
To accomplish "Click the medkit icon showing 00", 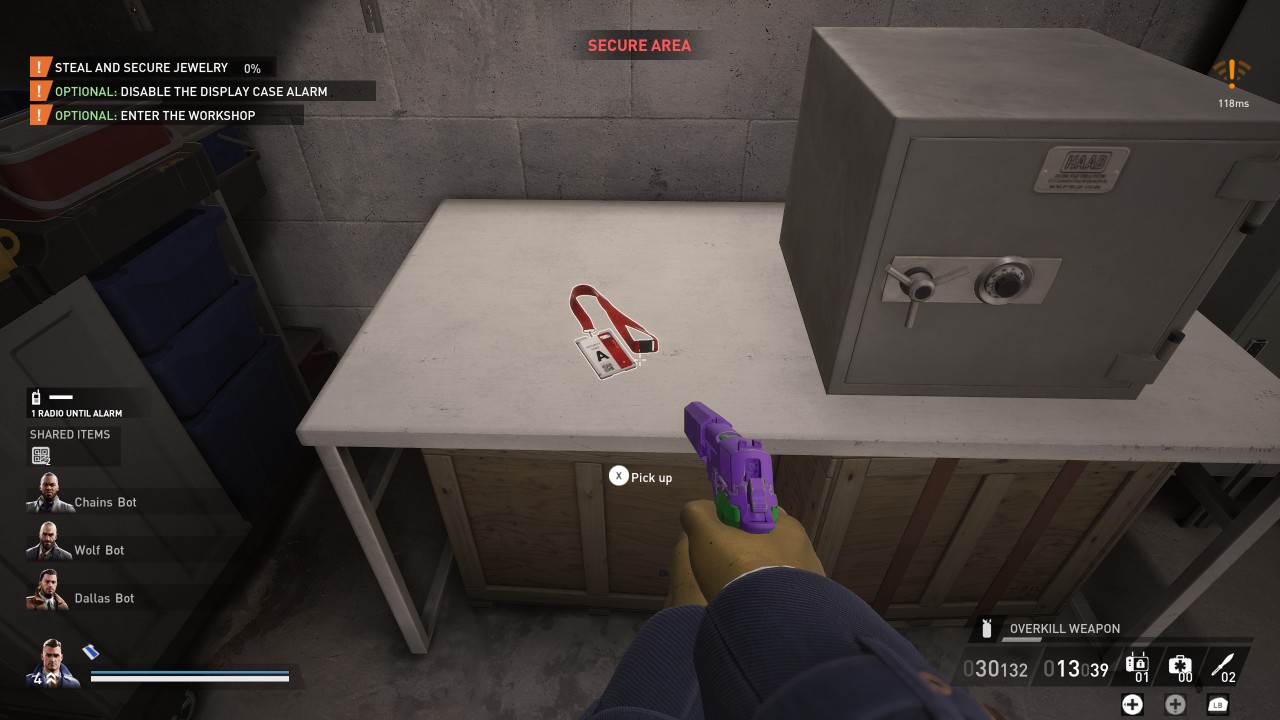I will click(x=1180, y=663).
